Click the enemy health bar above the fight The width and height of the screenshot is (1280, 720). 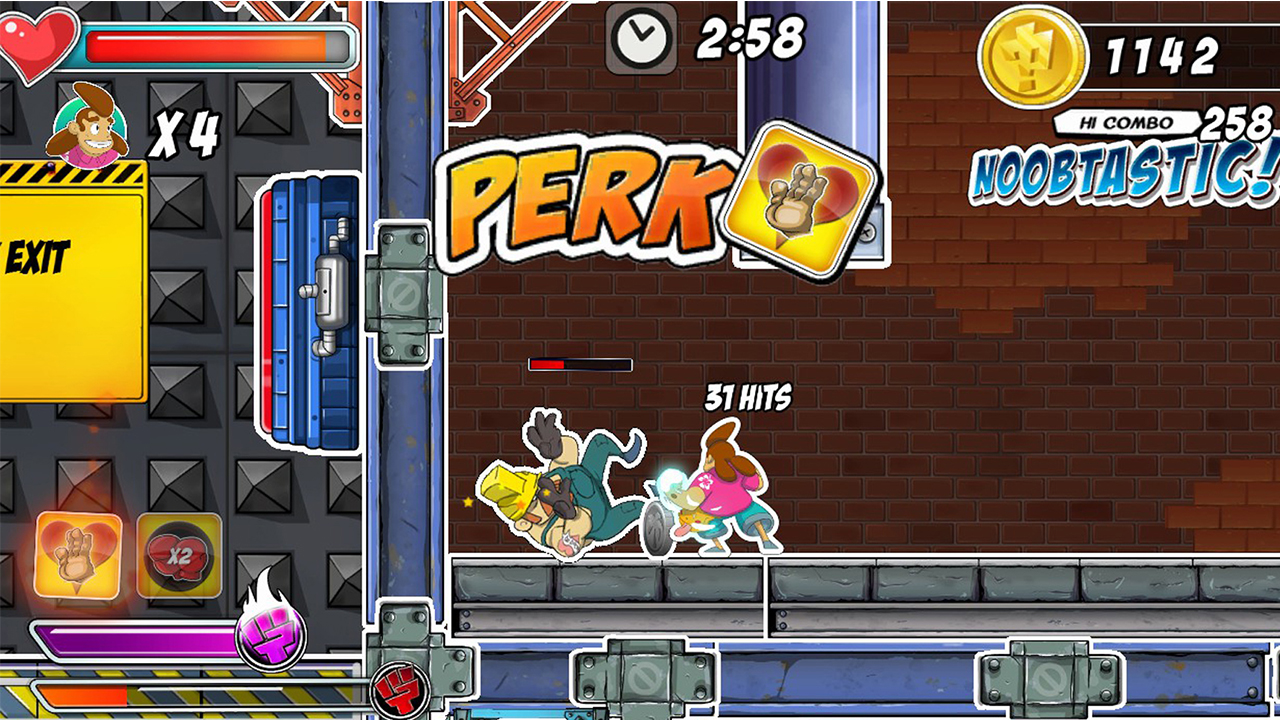pyautogui.click(x=580, y=364)
